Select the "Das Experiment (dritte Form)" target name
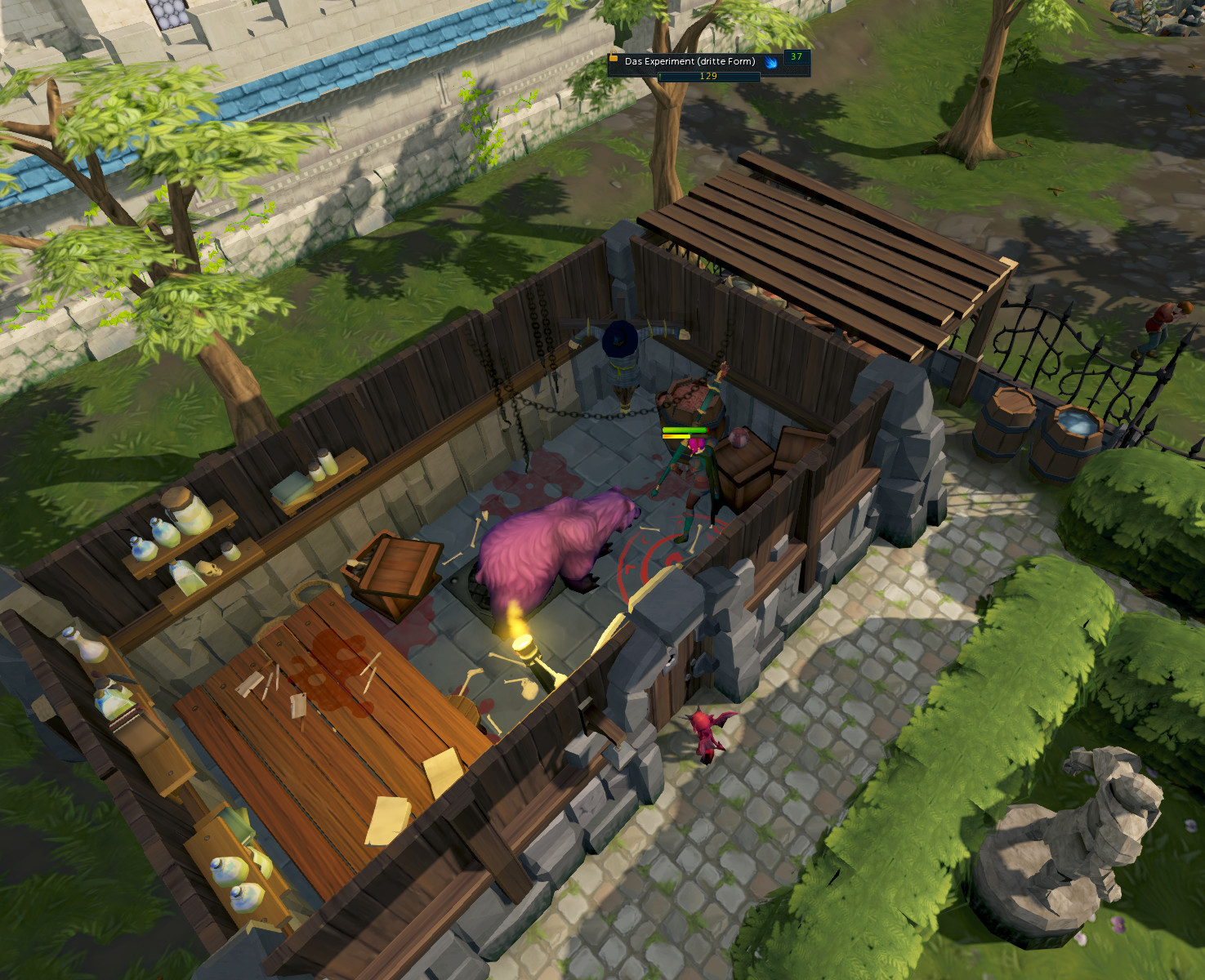 [690, 61]
